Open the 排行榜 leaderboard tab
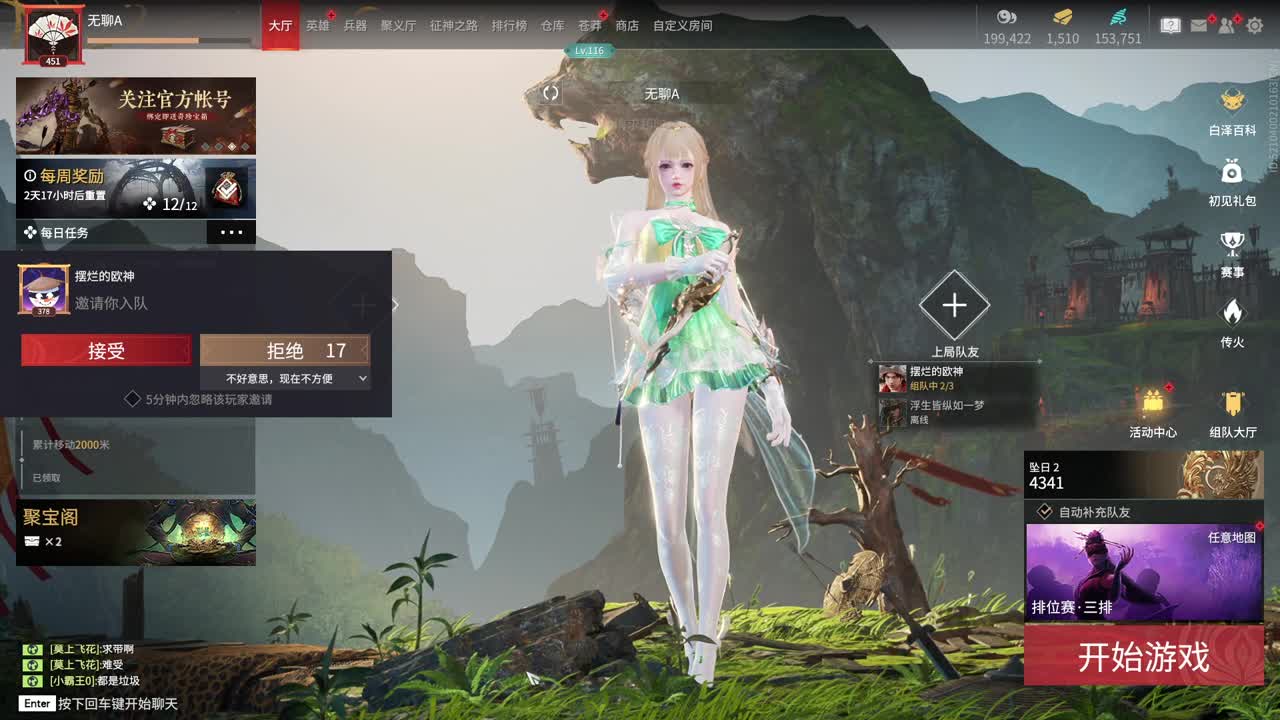 coord(508,25)
